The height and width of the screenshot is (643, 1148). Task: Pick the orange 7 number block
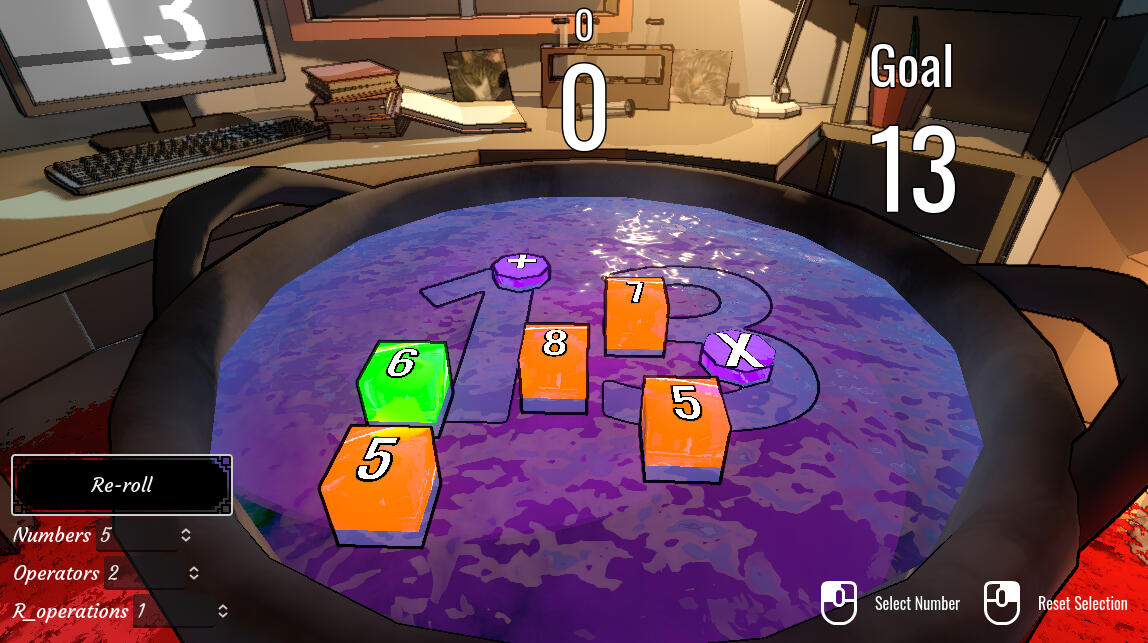coord(636,312)
